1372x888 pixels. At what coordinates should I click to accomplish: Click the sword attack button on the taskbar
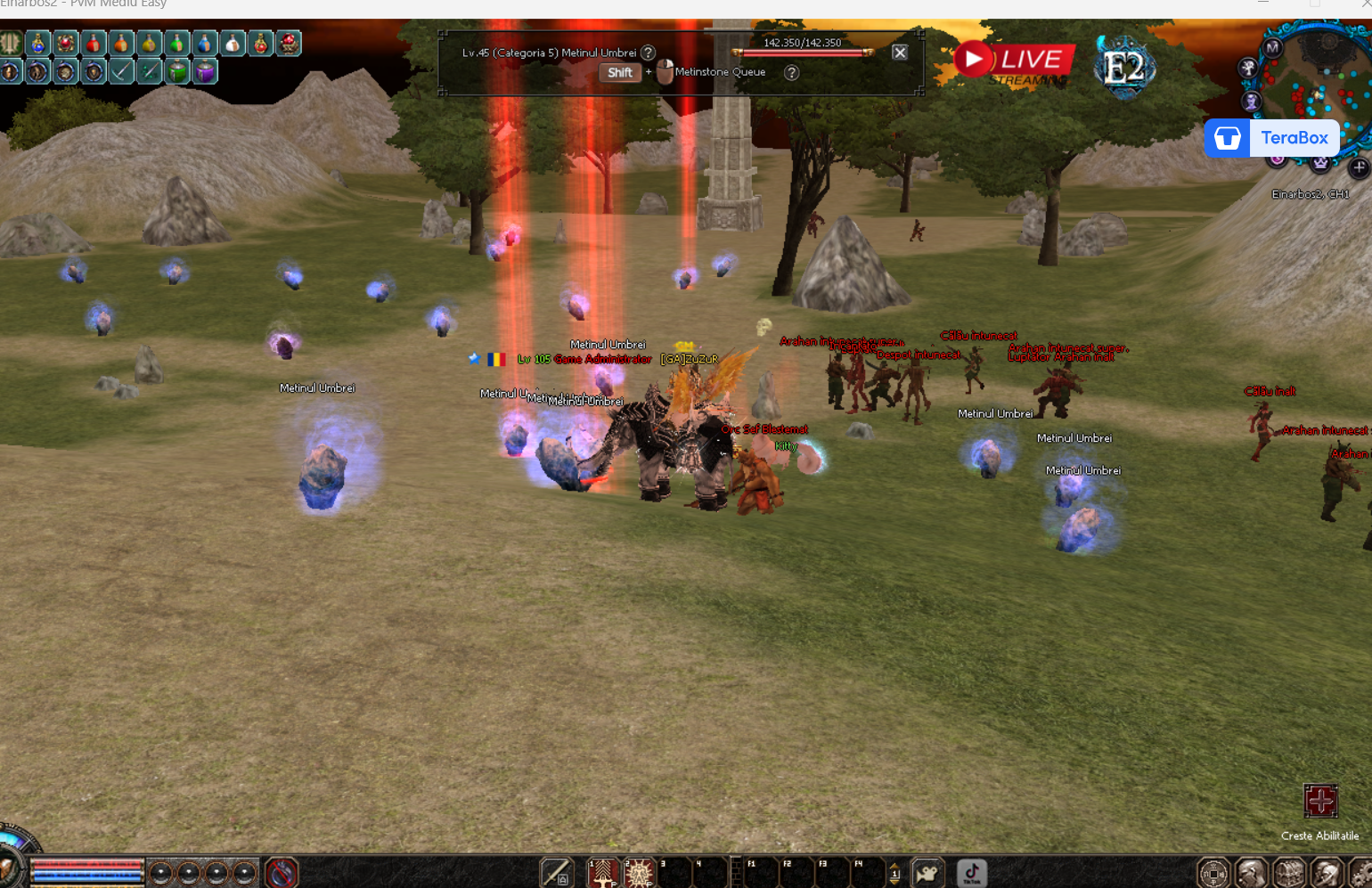click(x=557, y=874)
